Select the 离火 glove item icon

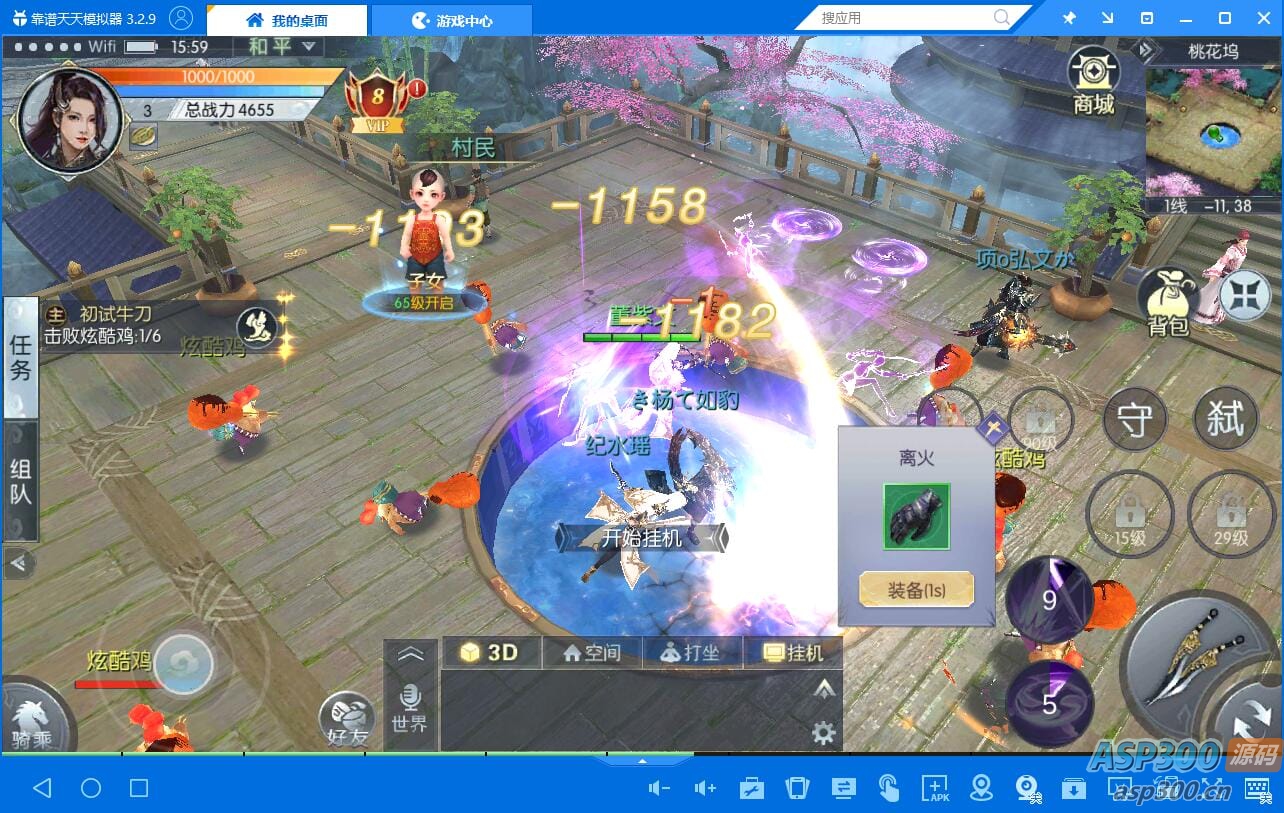pyautogui.click(x=916, y=516)
